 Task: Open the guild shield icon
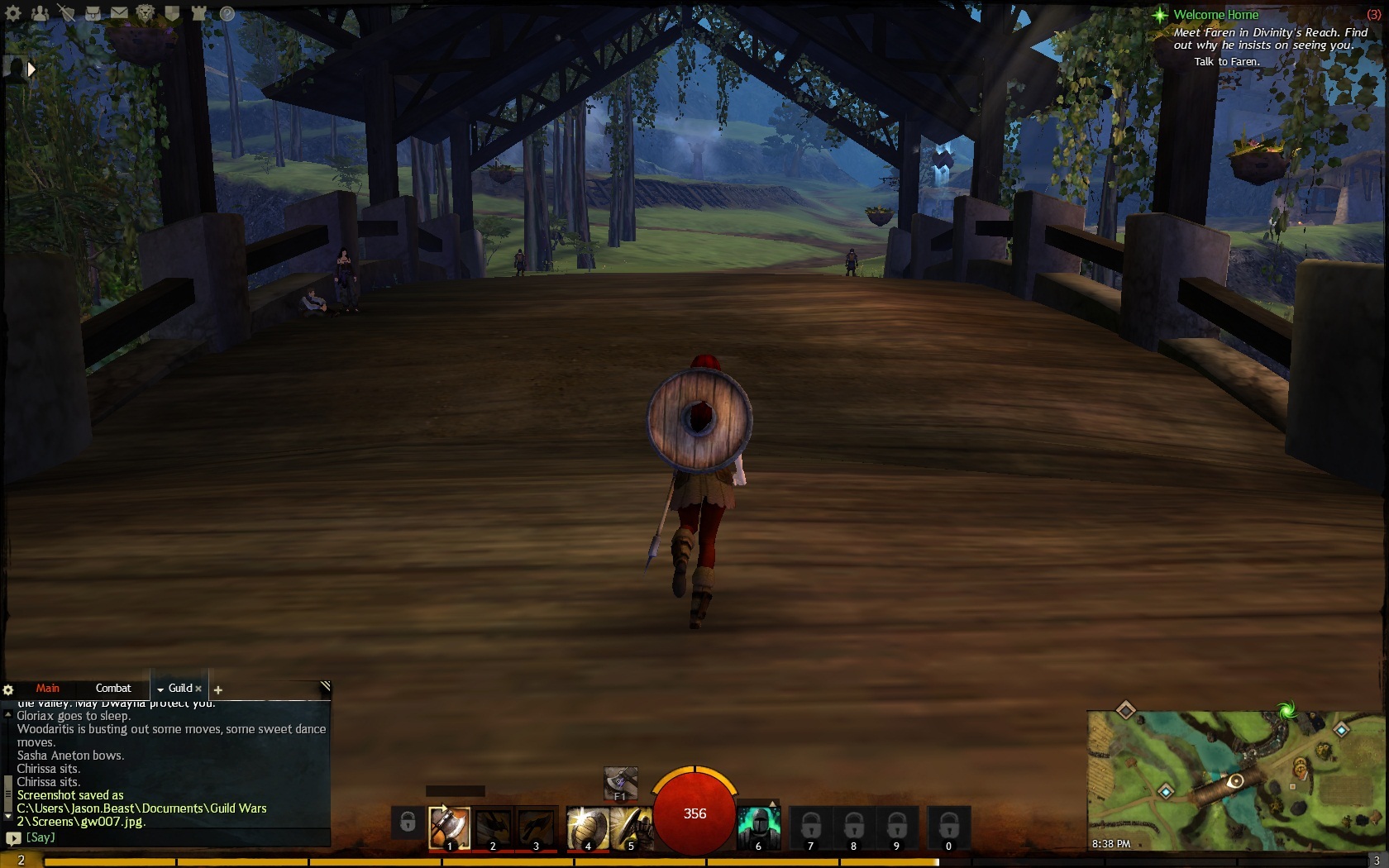pyautogui.click(x=172, y=13)
